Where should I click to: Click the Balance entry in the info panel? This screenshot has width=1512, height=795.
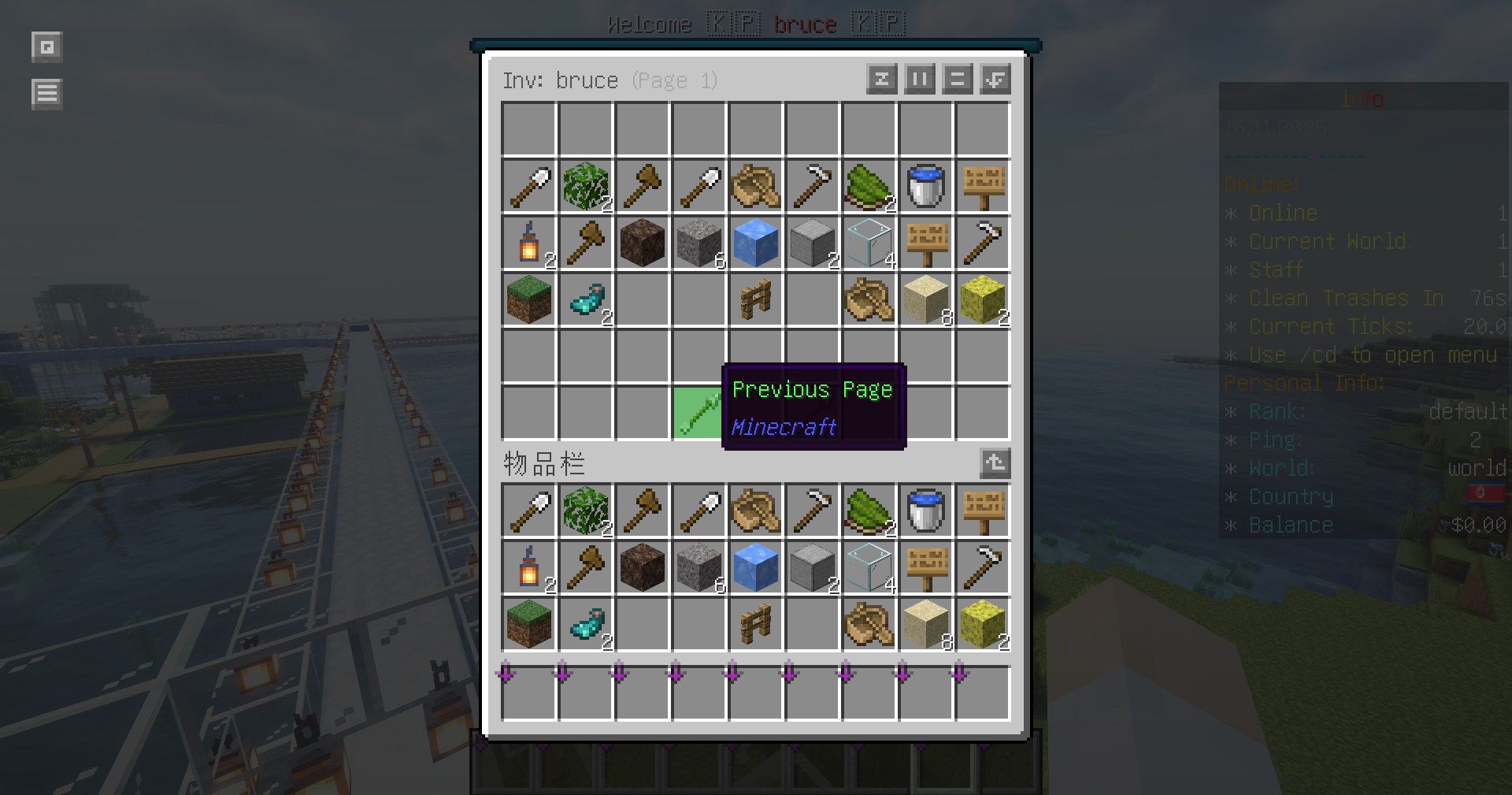pos(1291,525)
